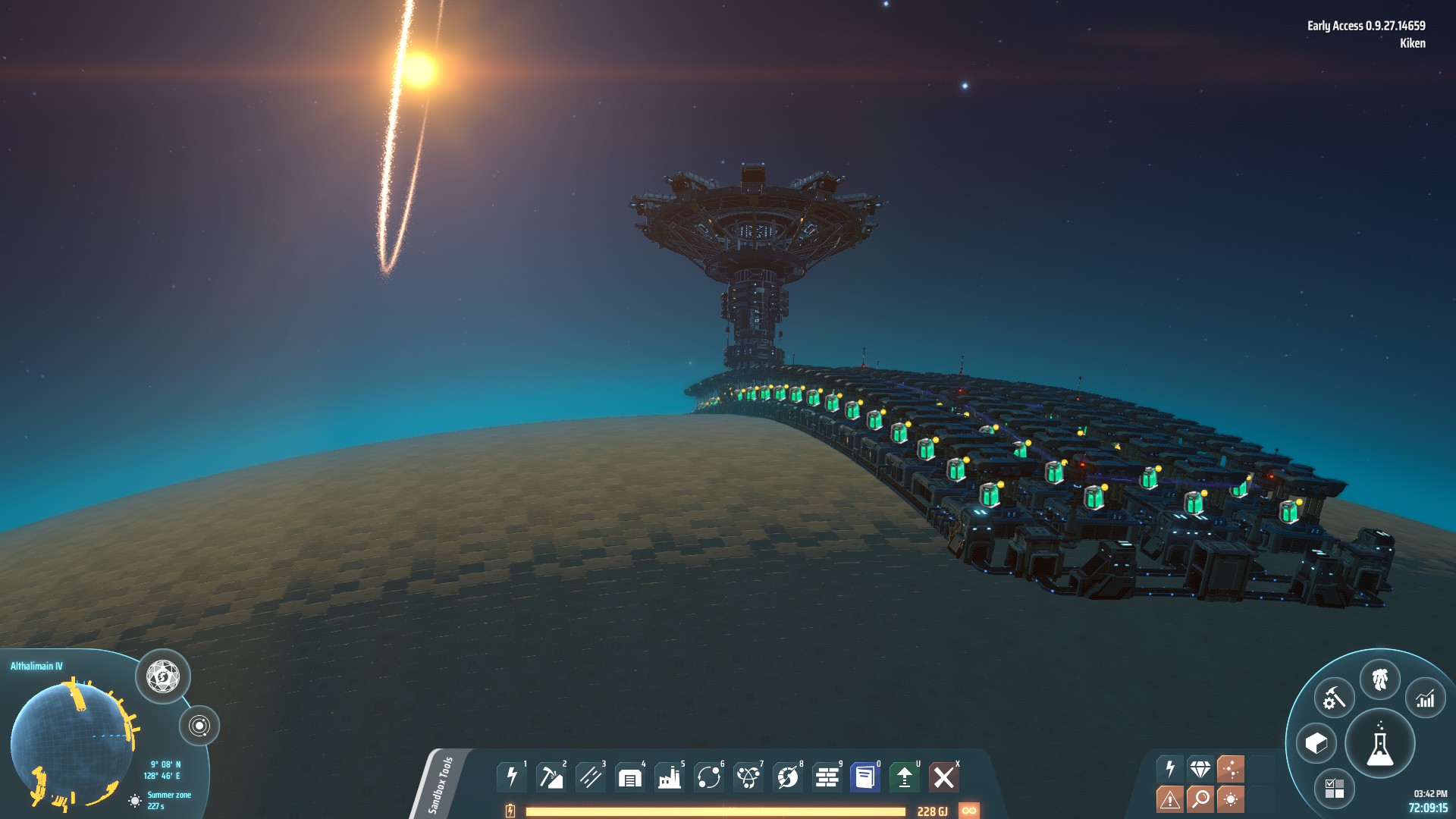
Task: Select the factory production build category
Action: coord(669,777)
